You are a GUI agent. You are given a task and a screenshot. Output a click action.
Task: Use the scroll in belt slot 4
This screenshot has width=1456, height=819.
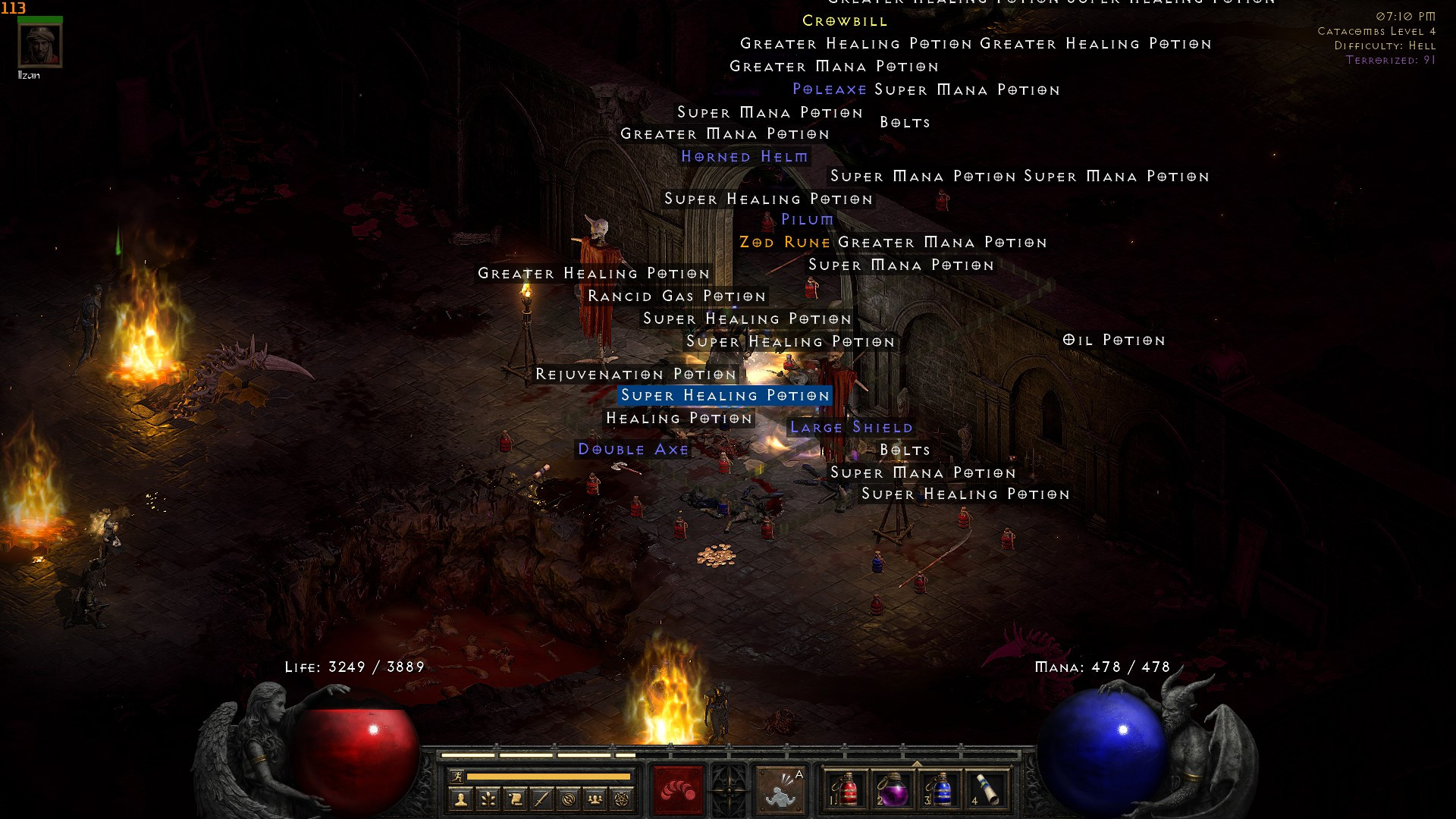coord(987,789)
